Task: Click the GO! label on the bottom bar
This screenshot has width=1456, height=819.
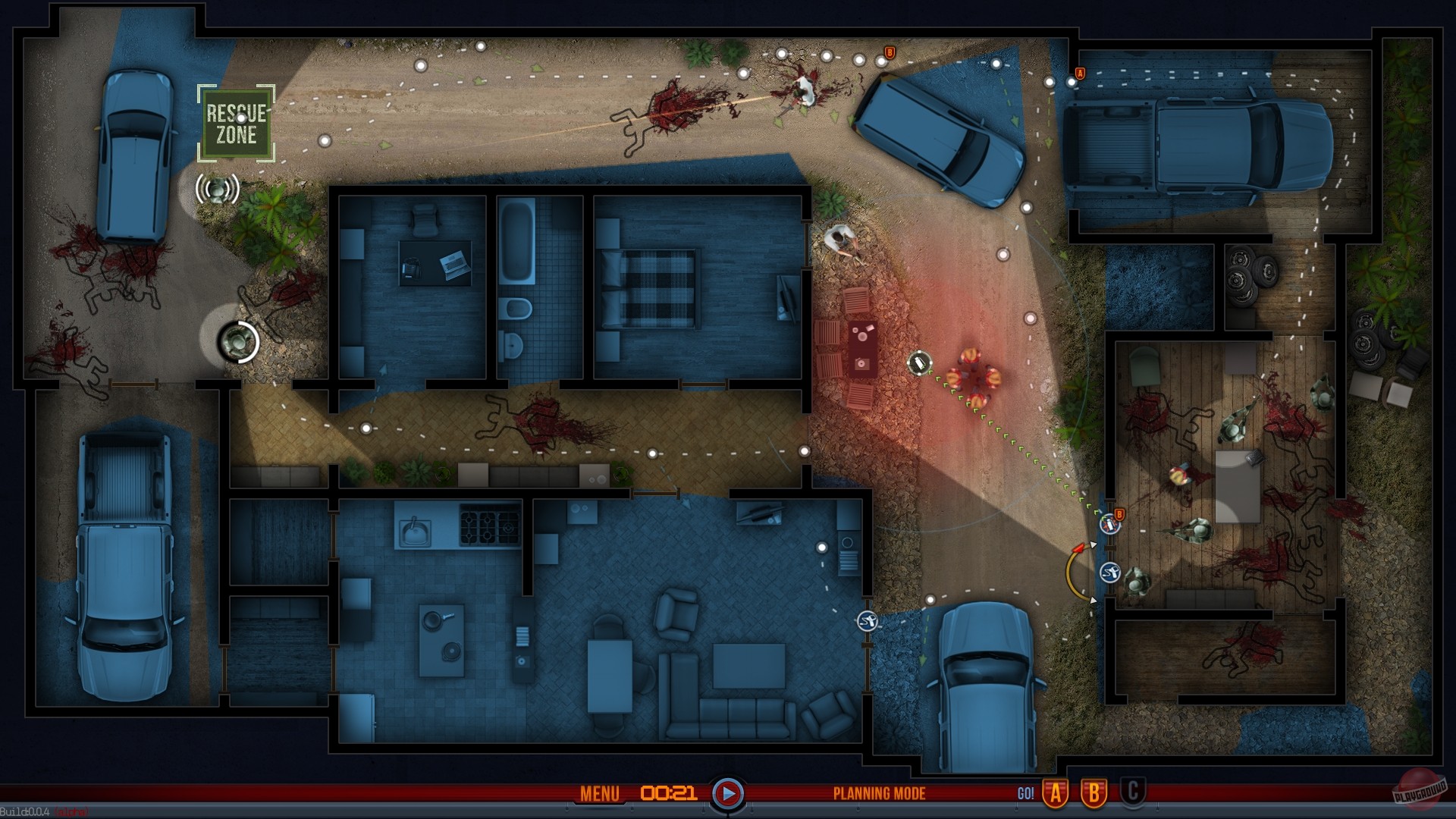Action: (x=1028, y=793)
